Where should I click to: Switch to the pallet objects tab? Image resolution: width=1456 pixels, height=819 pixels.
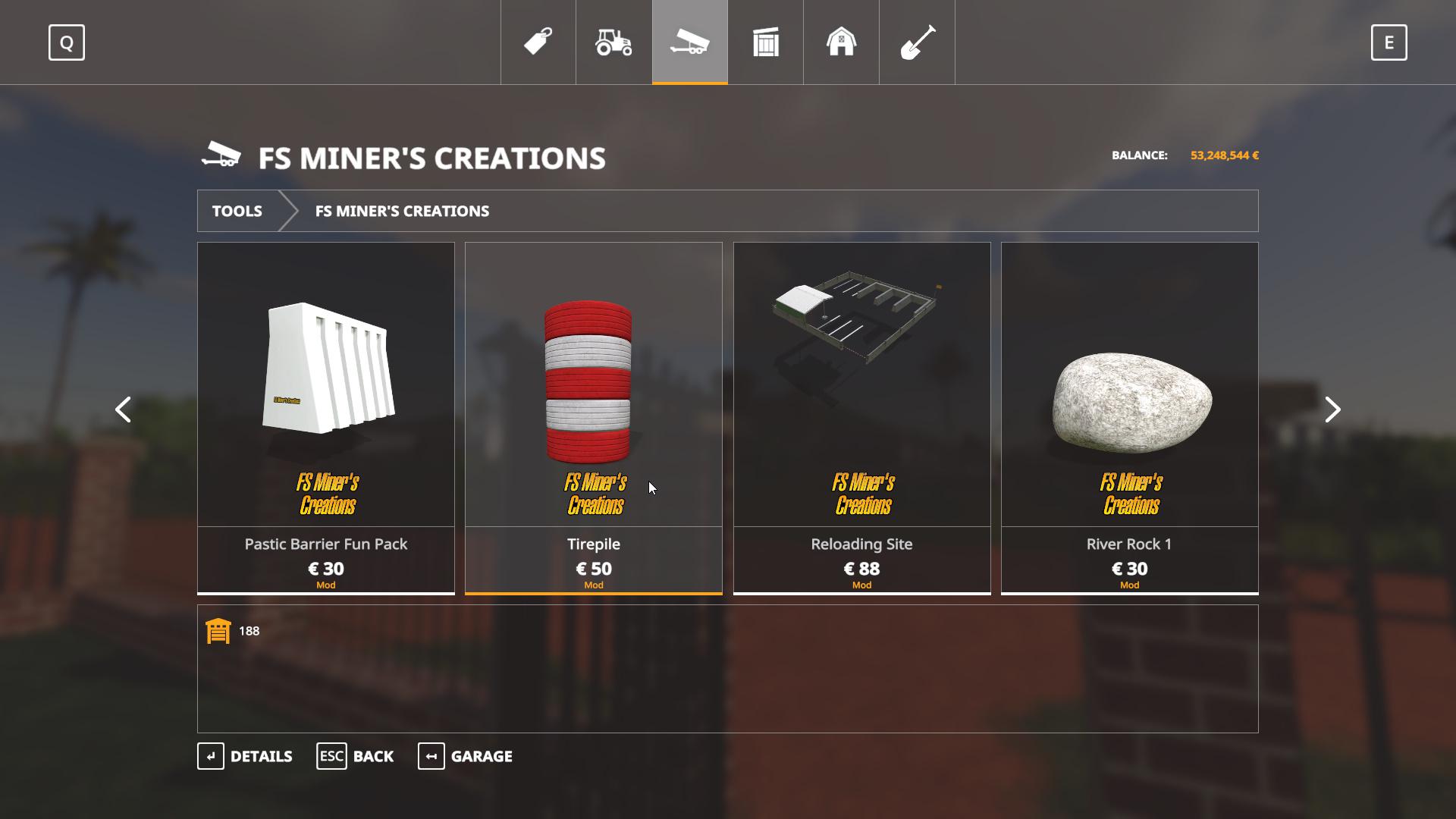765,42
